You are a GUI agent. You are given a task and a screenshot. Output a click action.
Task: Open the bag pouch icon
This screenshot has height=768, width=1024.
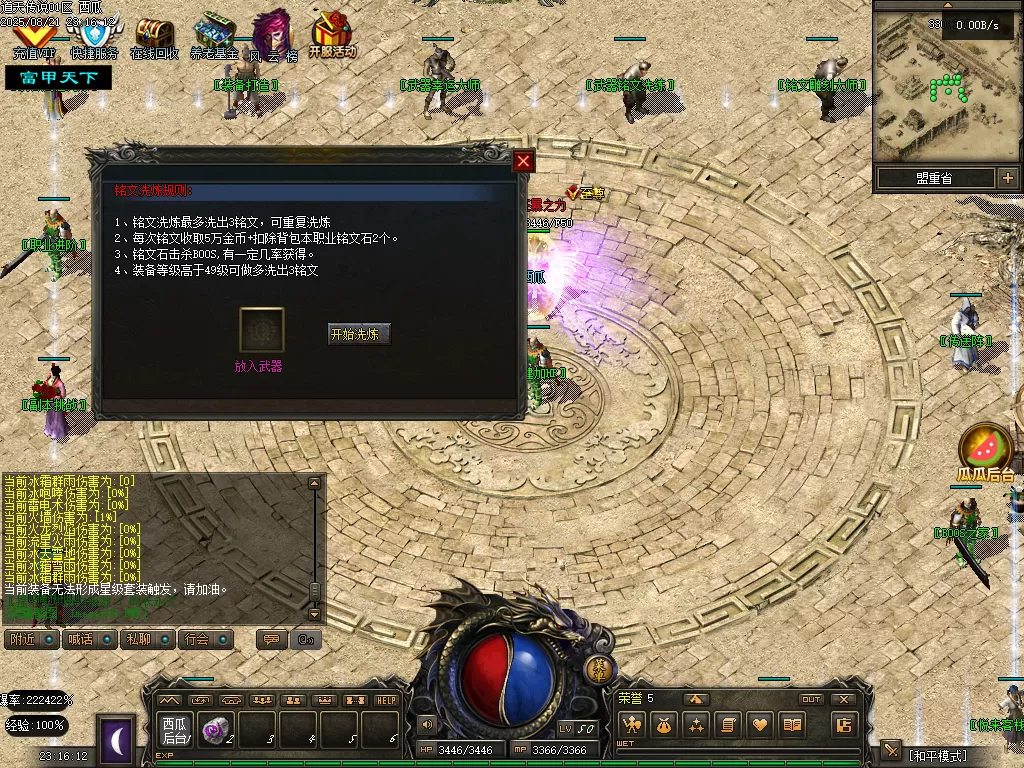[663, 725]
